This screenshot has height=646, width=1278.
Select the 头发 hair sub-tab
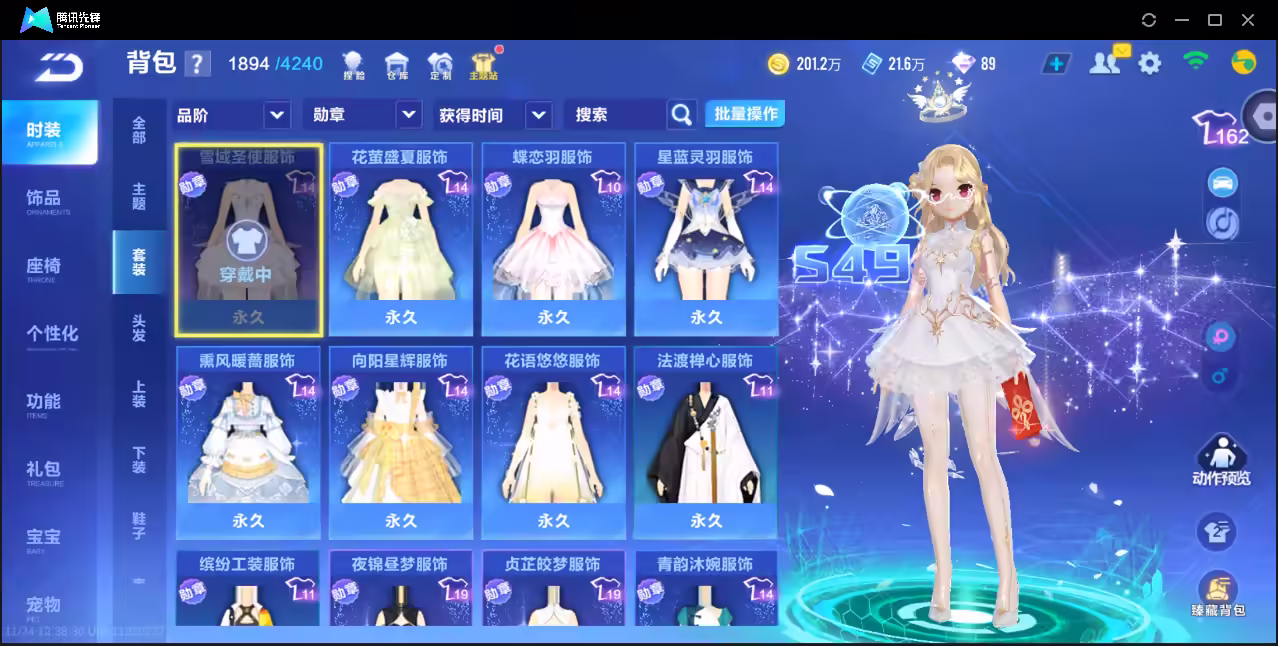[139, 328]
